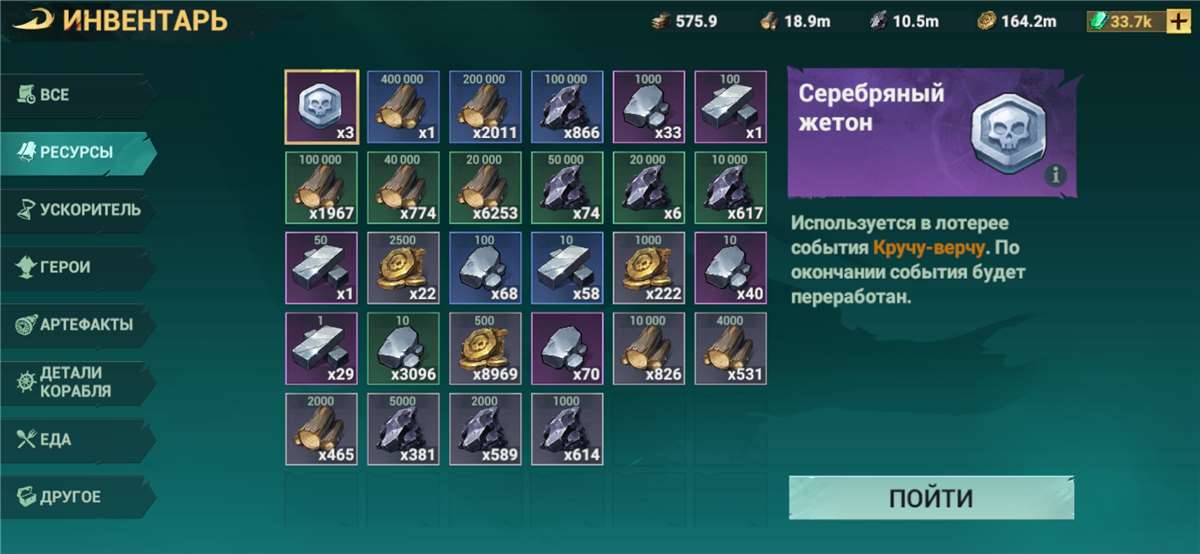Select the wood stack with x6253

[485, 187]
